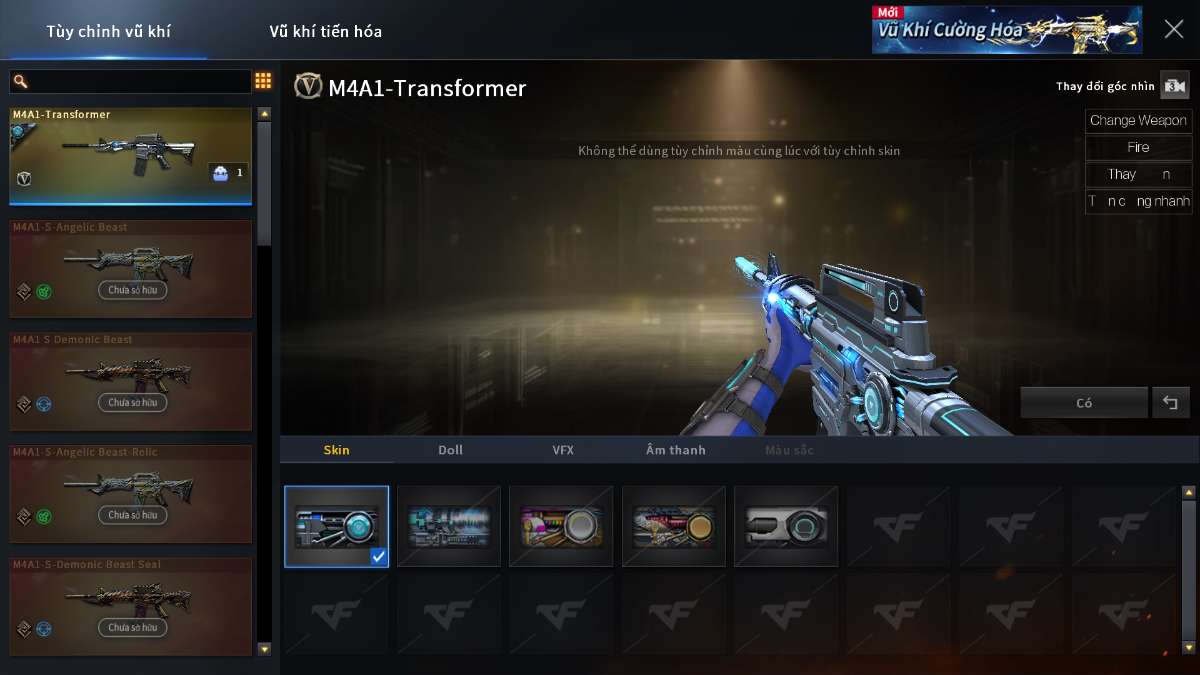Open the Doll tab
1200x675 pixels.
(450, 450)
